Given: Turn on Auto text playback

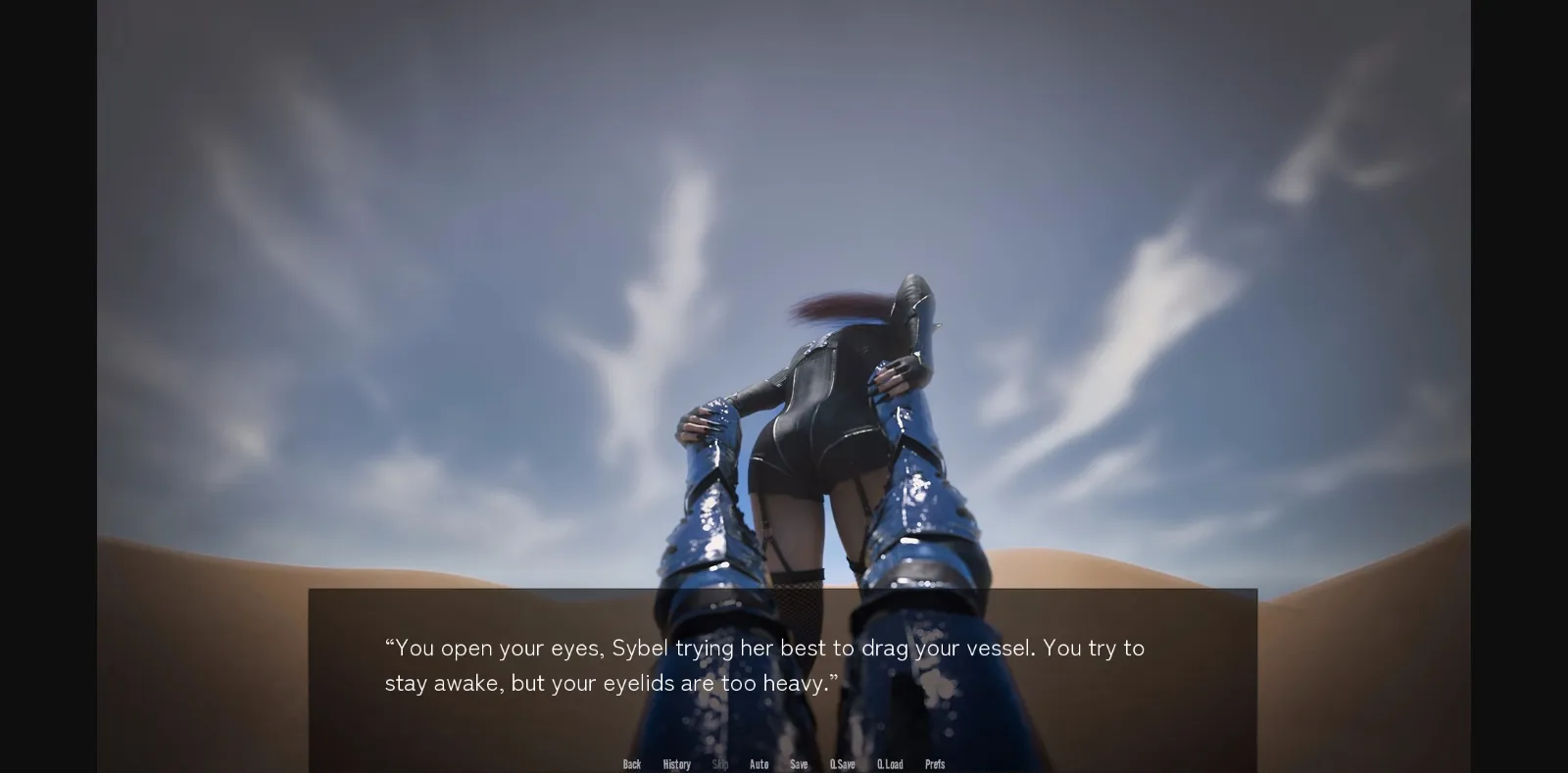Looking at the screenshot, I should pyautogui.click(x=759, y=763).
